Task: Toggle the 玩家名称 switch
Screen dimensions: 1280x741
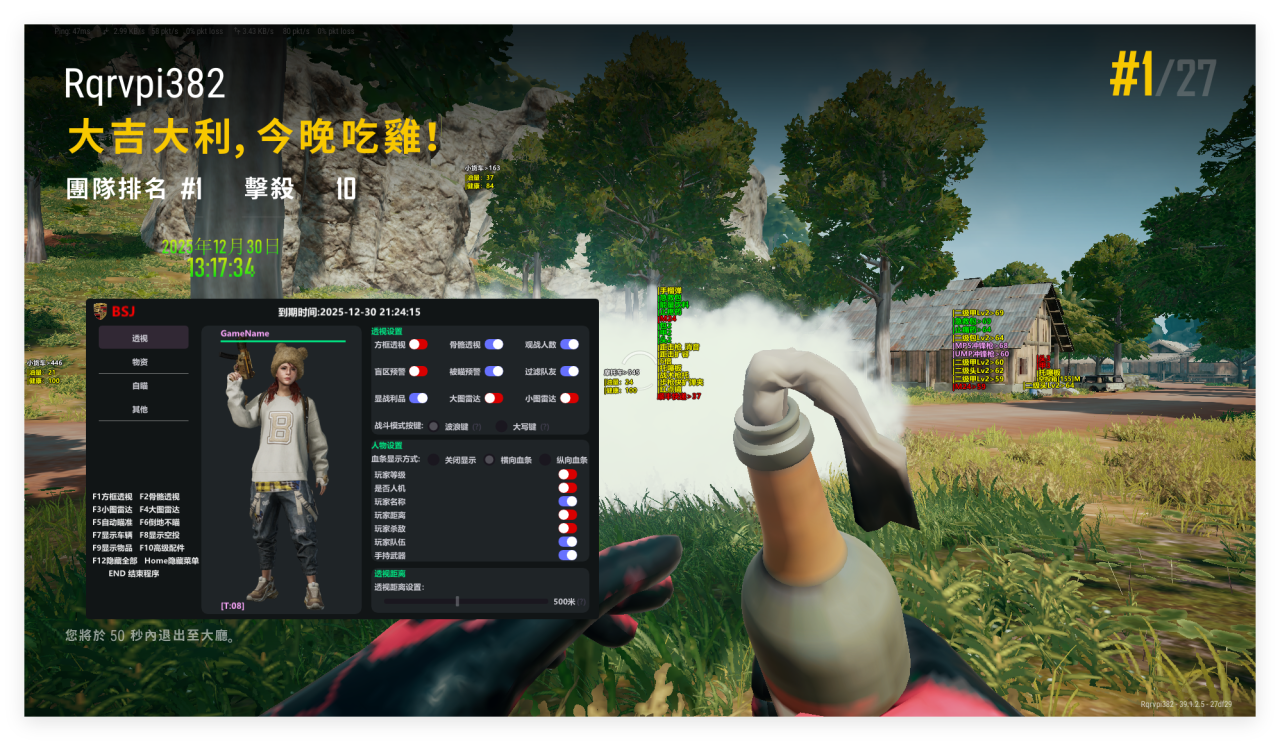Action: click(x=567, y=501)
